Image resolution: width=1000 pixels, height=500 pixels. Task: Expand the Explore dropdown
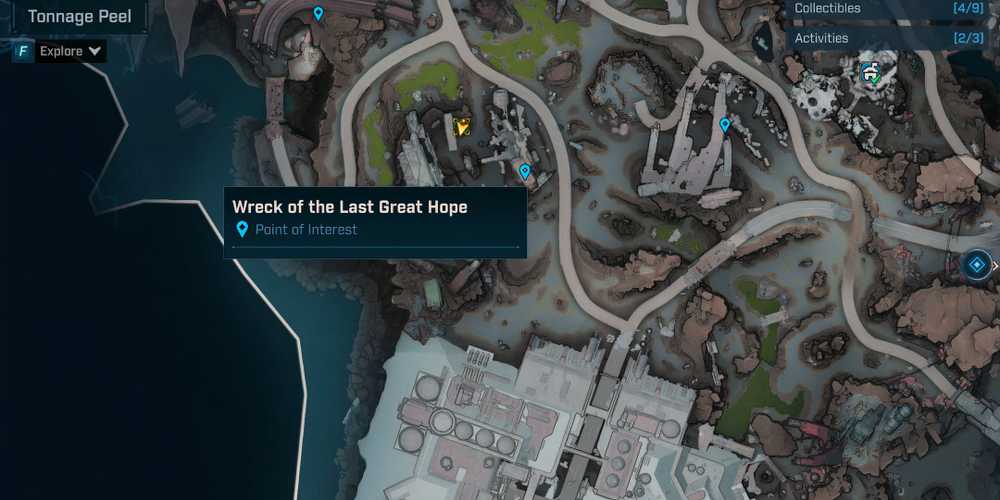point(71,51)
